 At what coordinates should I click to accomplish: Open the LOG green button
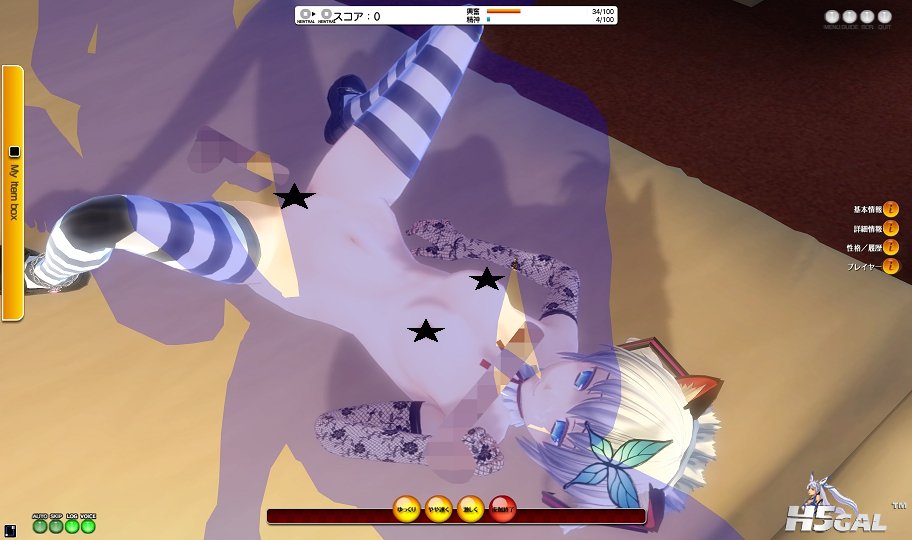tap(72, 526)
